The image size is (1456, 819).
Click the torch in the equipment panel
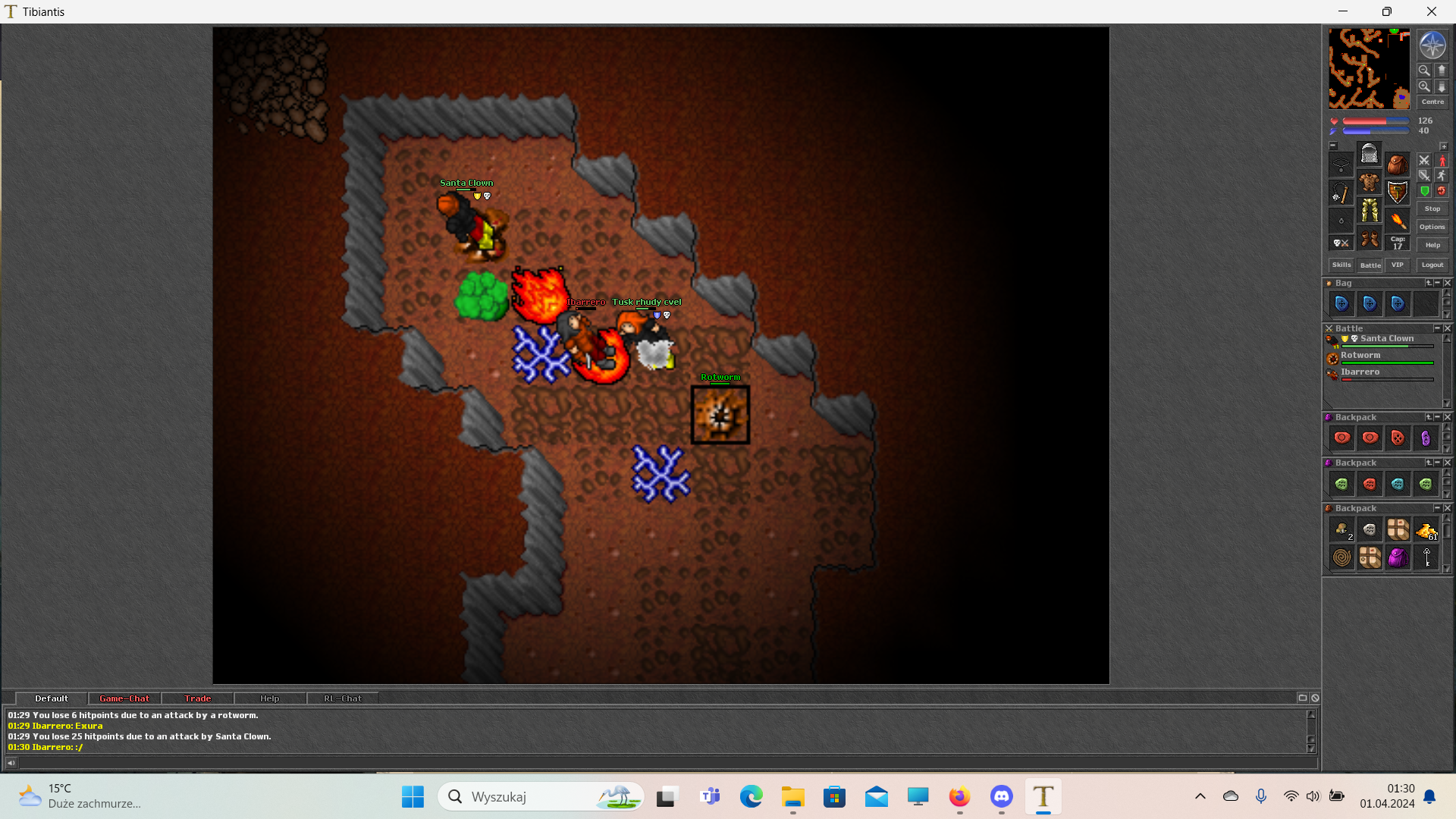point(1399,221)
